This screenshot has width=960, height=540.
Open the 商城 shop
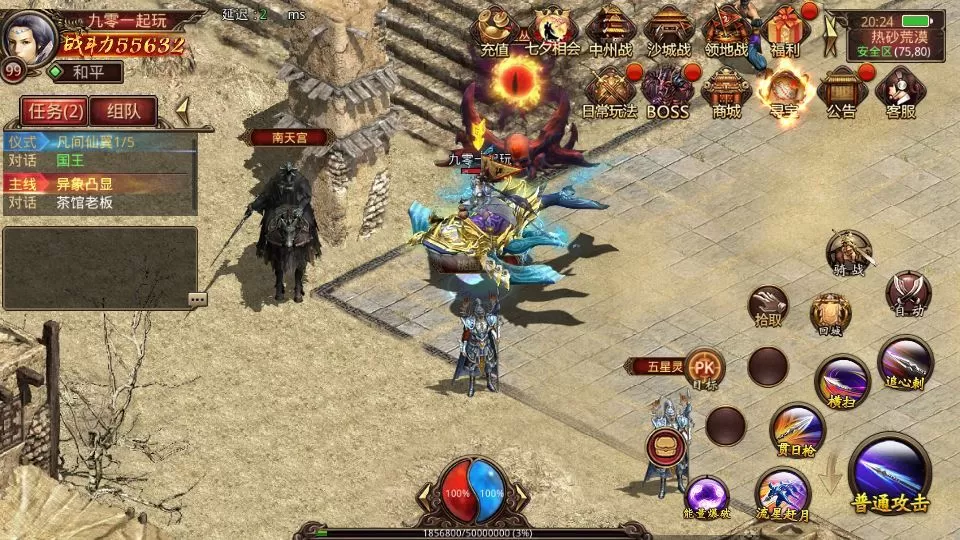coord(726,93)
